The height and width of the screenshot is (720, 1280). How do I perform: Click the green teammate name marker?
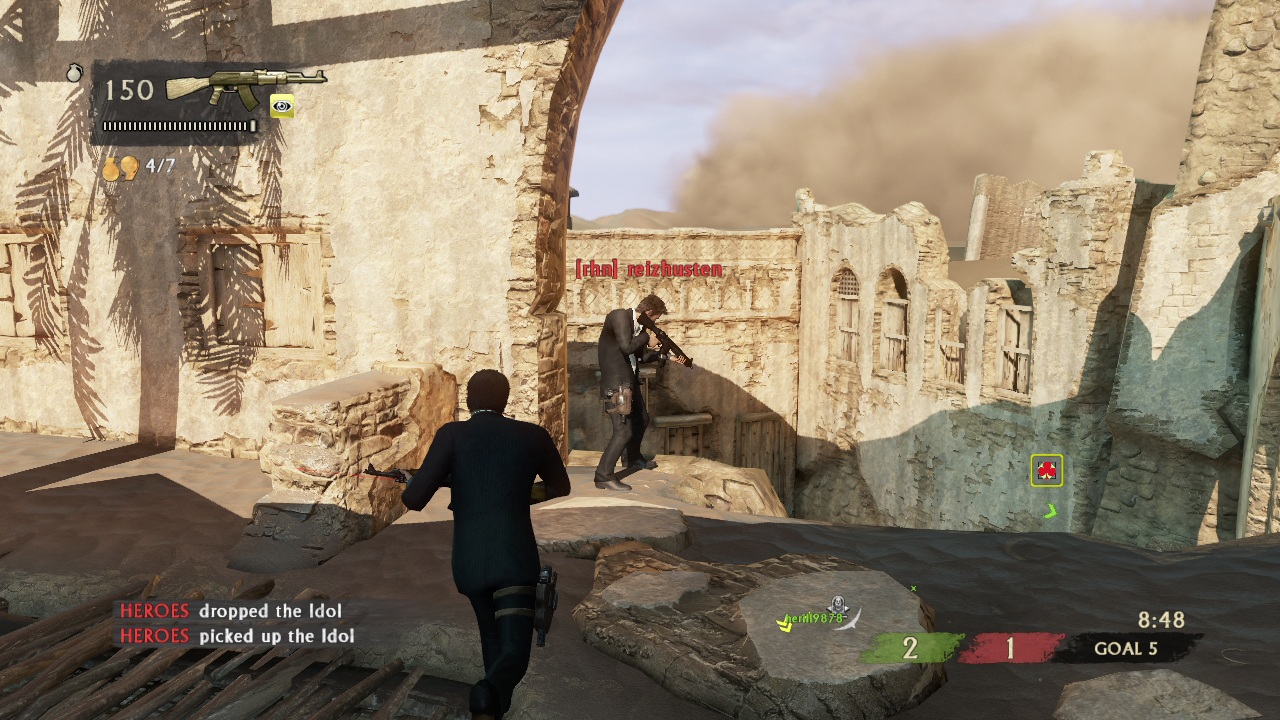coord(814,618)
